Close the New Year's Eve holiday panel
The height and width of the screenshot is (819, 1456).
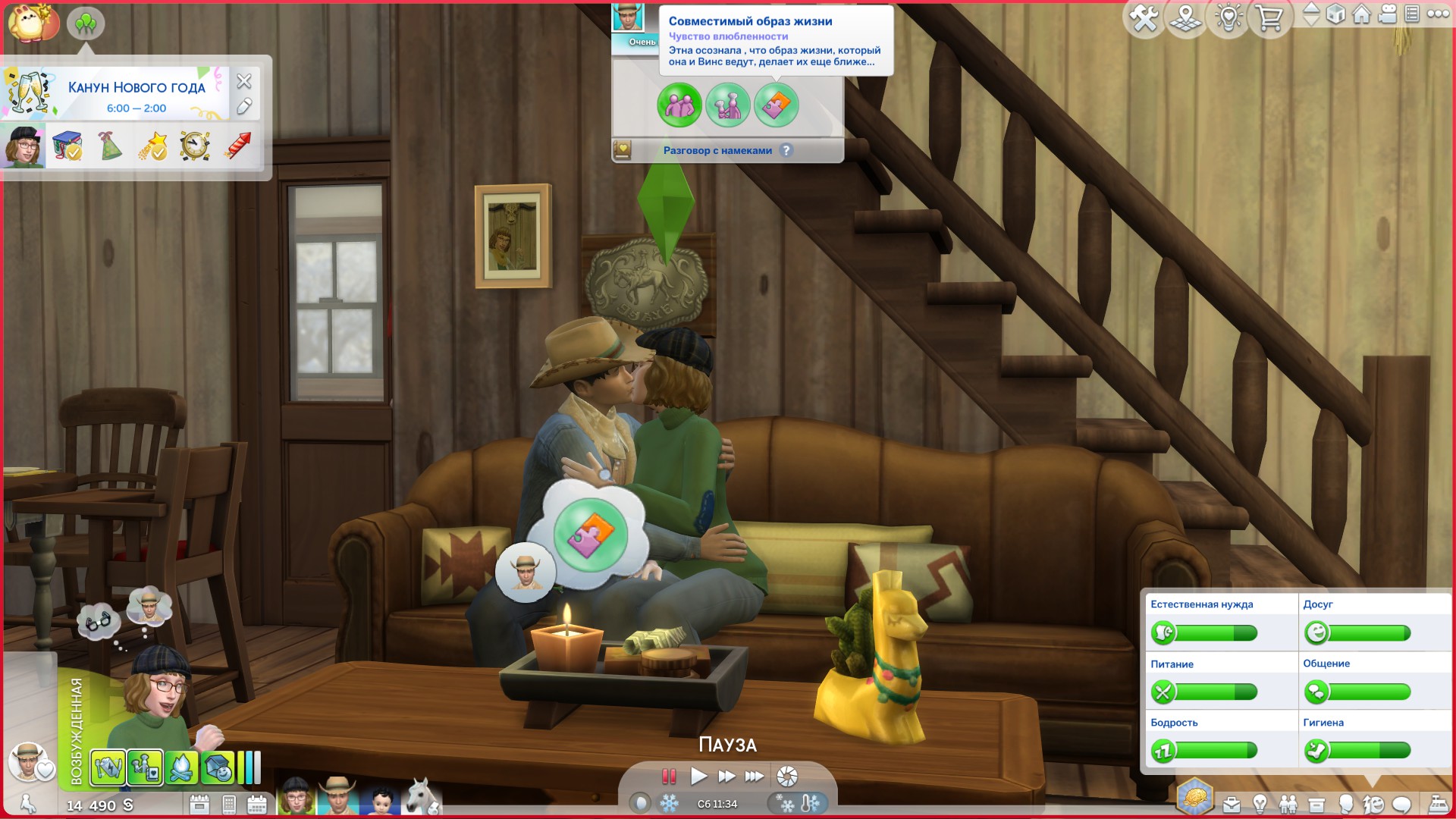pos(243,81)
